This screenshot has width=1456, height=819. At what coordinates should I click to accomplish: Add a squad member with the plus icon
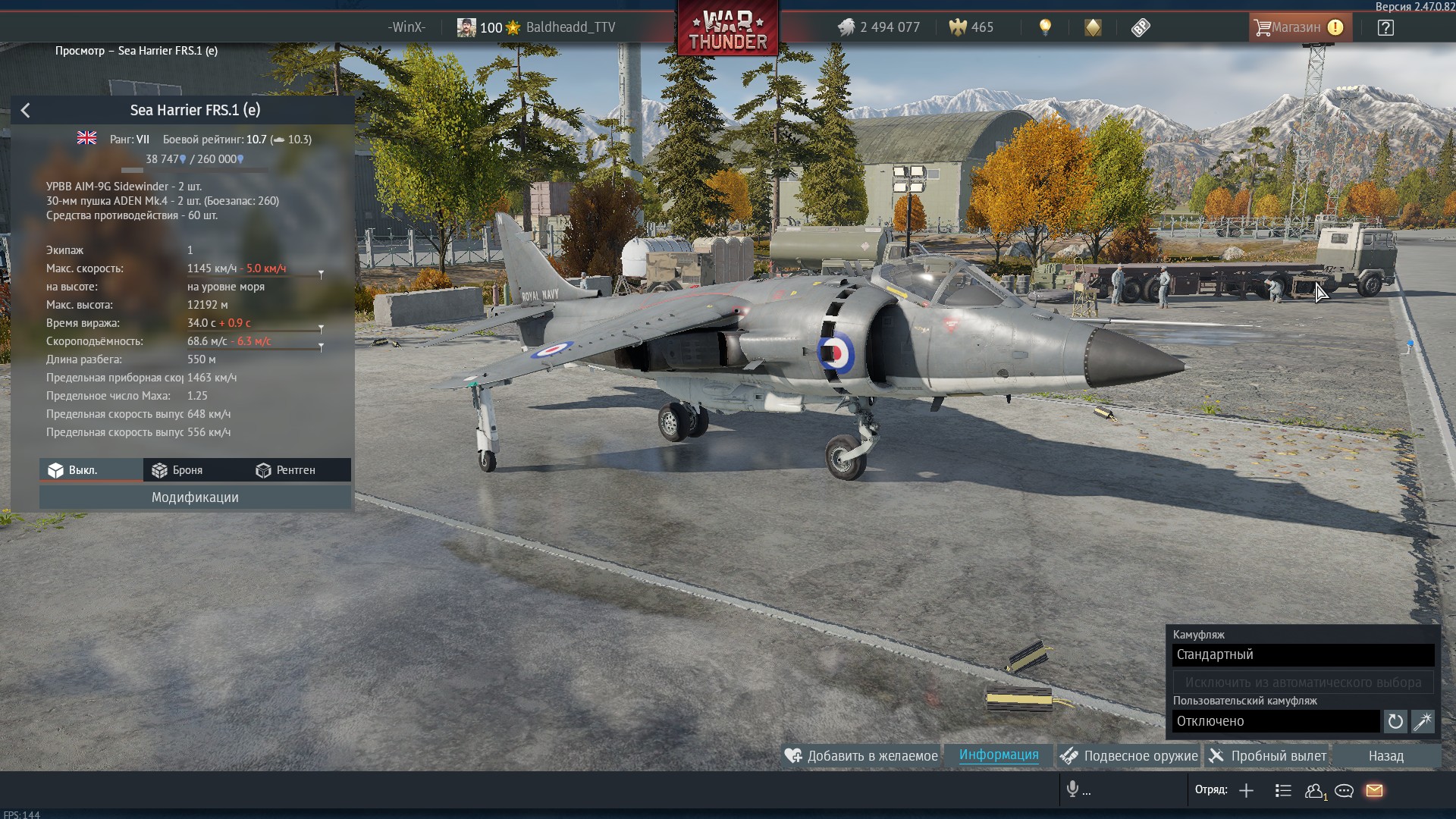[1246, 791]
